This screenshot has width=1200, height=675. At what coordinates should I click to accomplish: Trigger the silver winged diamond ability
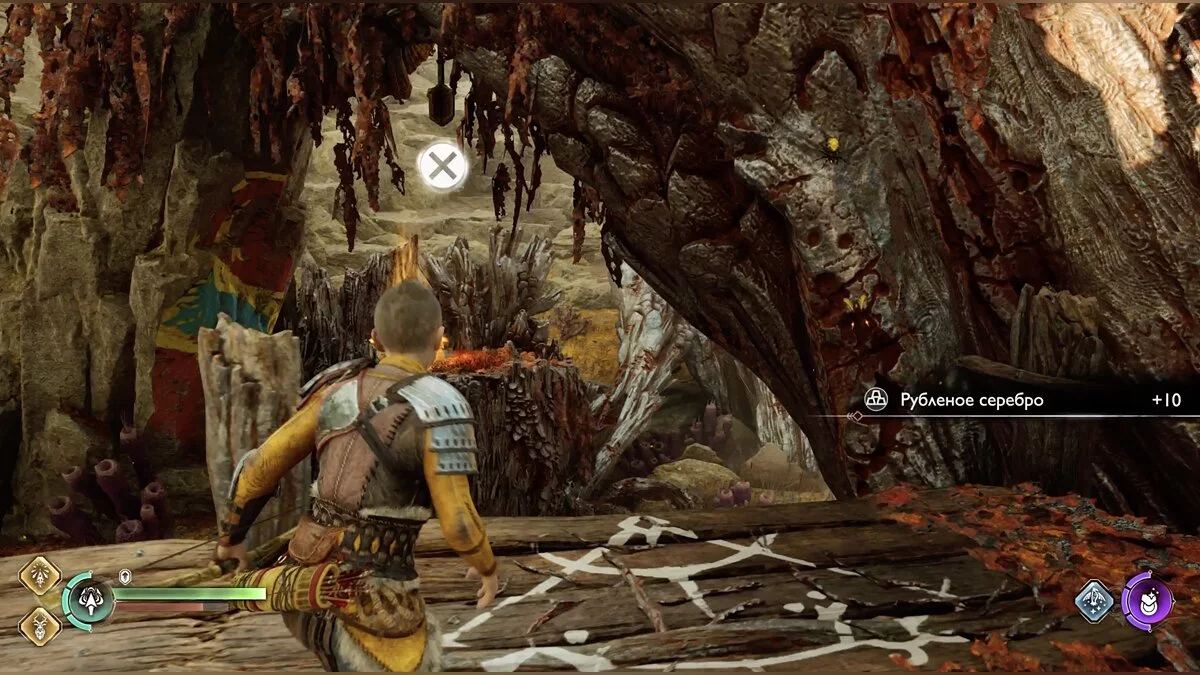click(x=1095, y=602)
